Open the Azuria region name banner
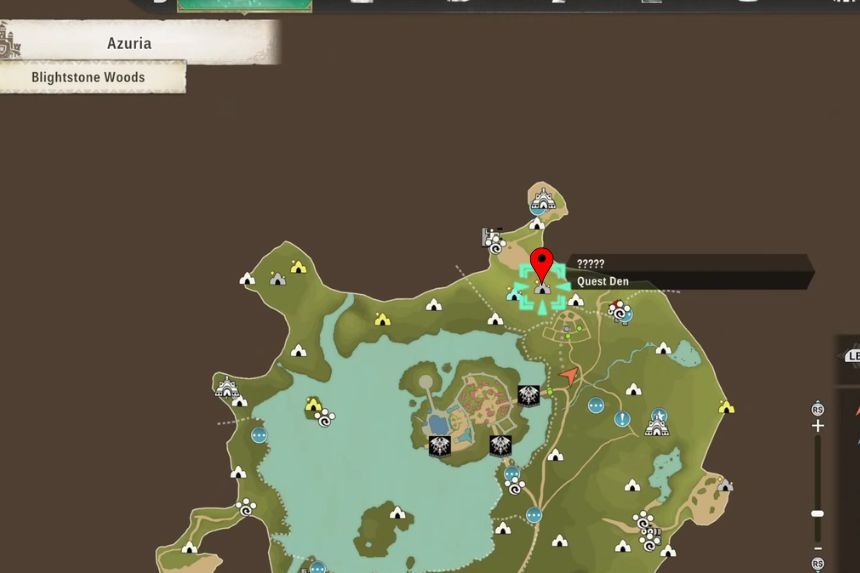This screenshot has height=573, width=860. click(130, 44)
